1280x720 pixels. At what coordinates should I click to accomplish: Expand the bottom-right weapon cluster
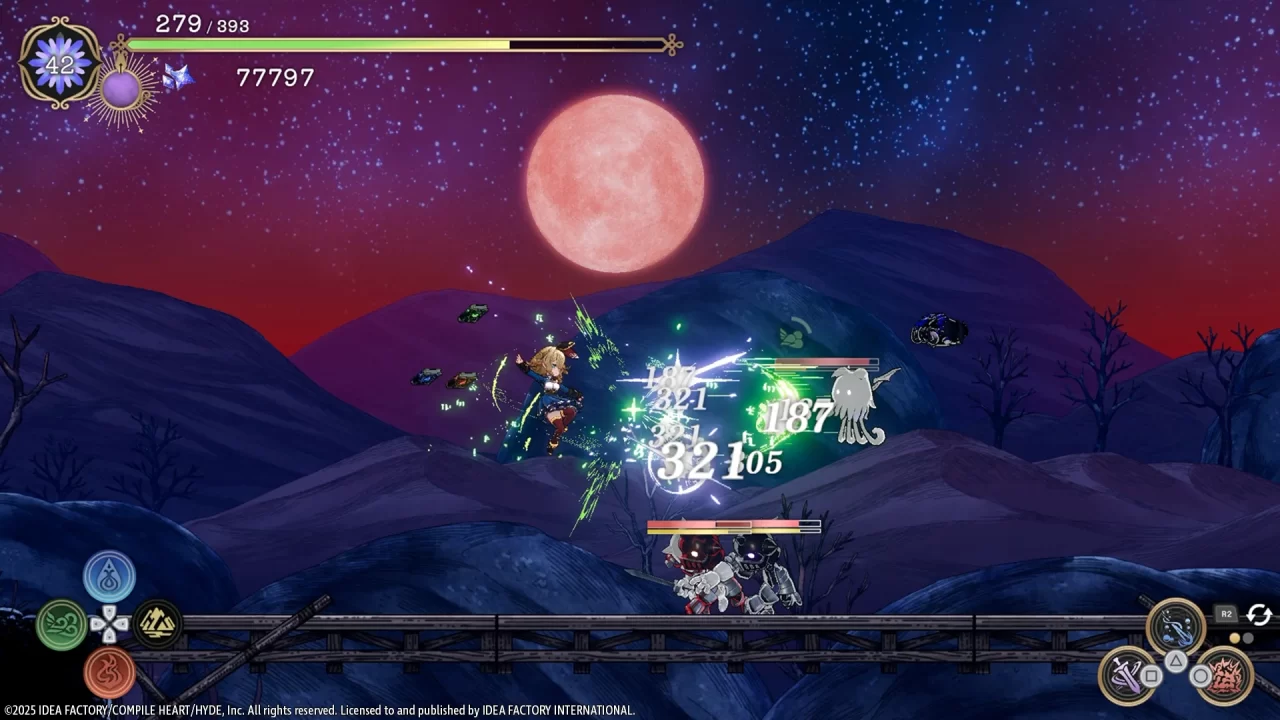coord(1175,650)
